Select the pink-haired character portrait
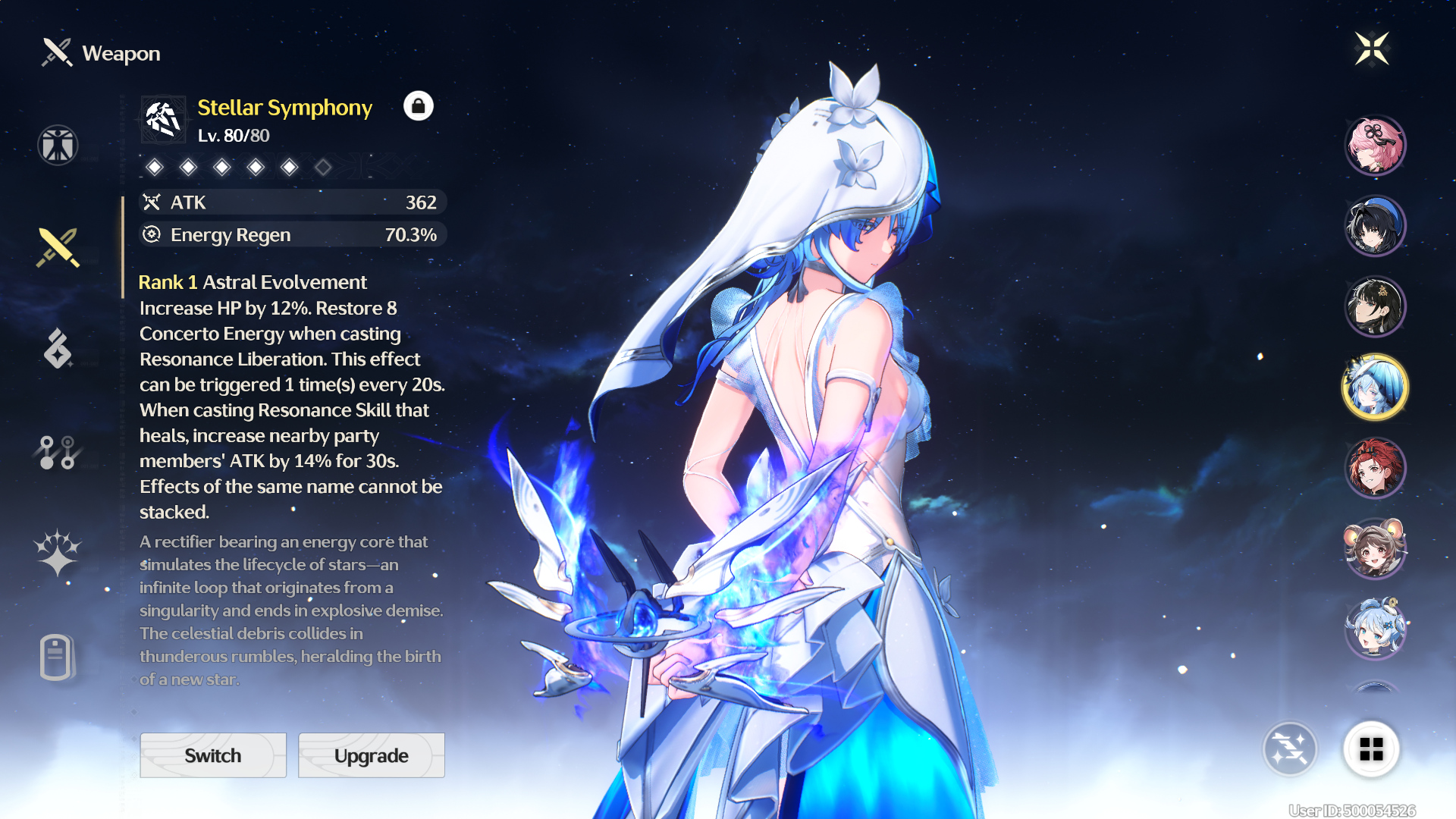This screenshot has height=819, width=1456. click(1375, 145)
